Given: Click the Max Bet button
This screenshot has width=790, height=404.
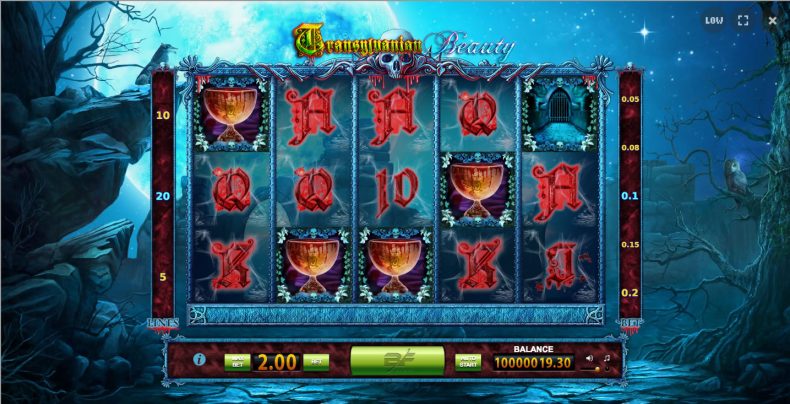Looking at the screenshot, I should tap(236, 360).
